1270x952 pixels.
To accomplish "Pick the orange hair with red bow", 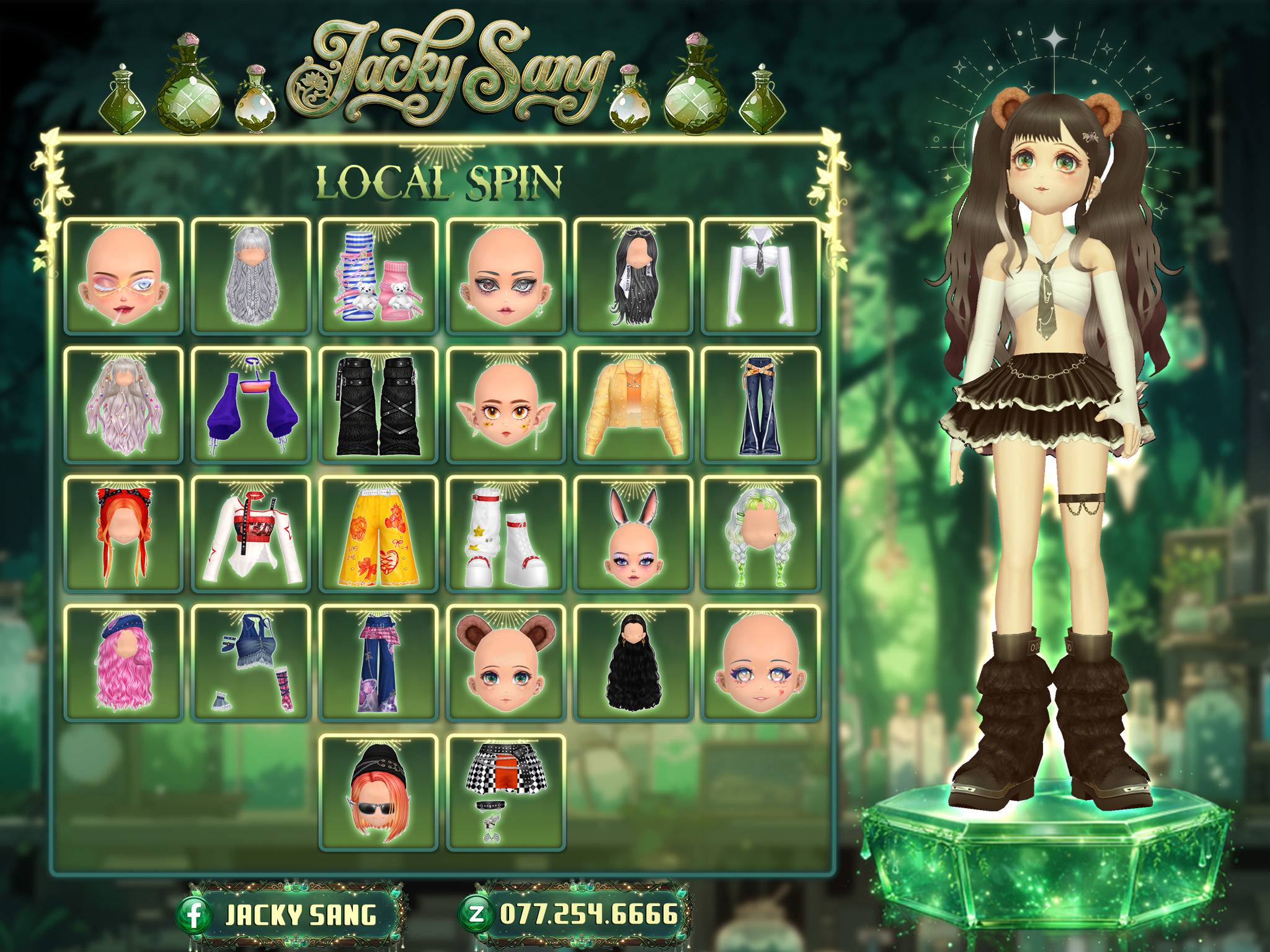I will pyautogui.click(x=123, y=534).
